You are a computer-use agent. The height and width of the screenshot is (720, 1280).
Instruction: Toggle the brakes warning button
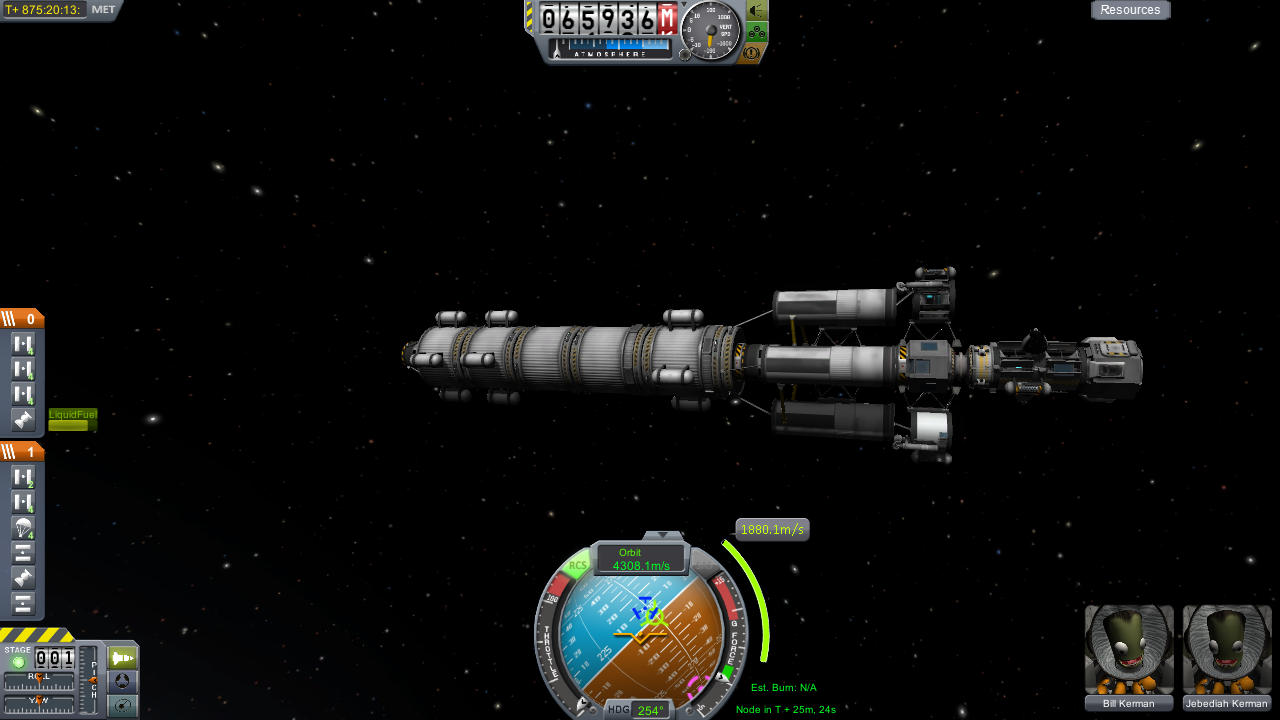[x=752, y=52]
